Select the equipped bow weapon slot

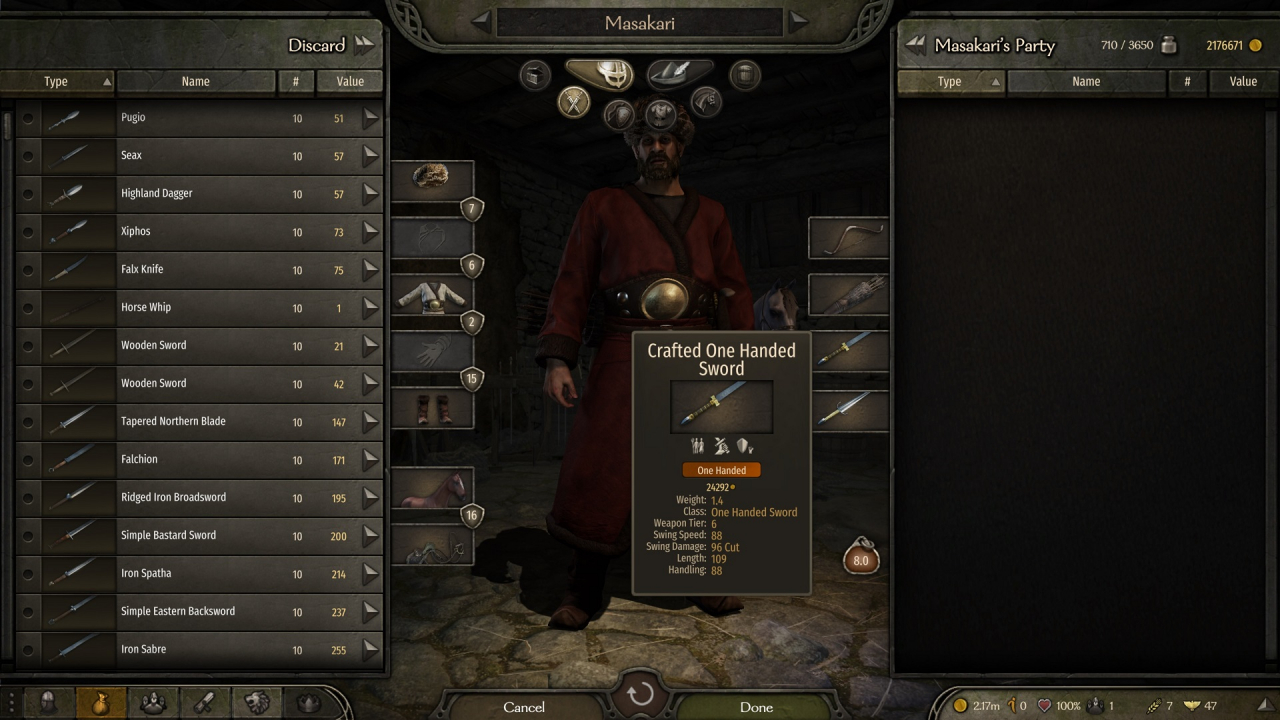(x=847, y=238)
